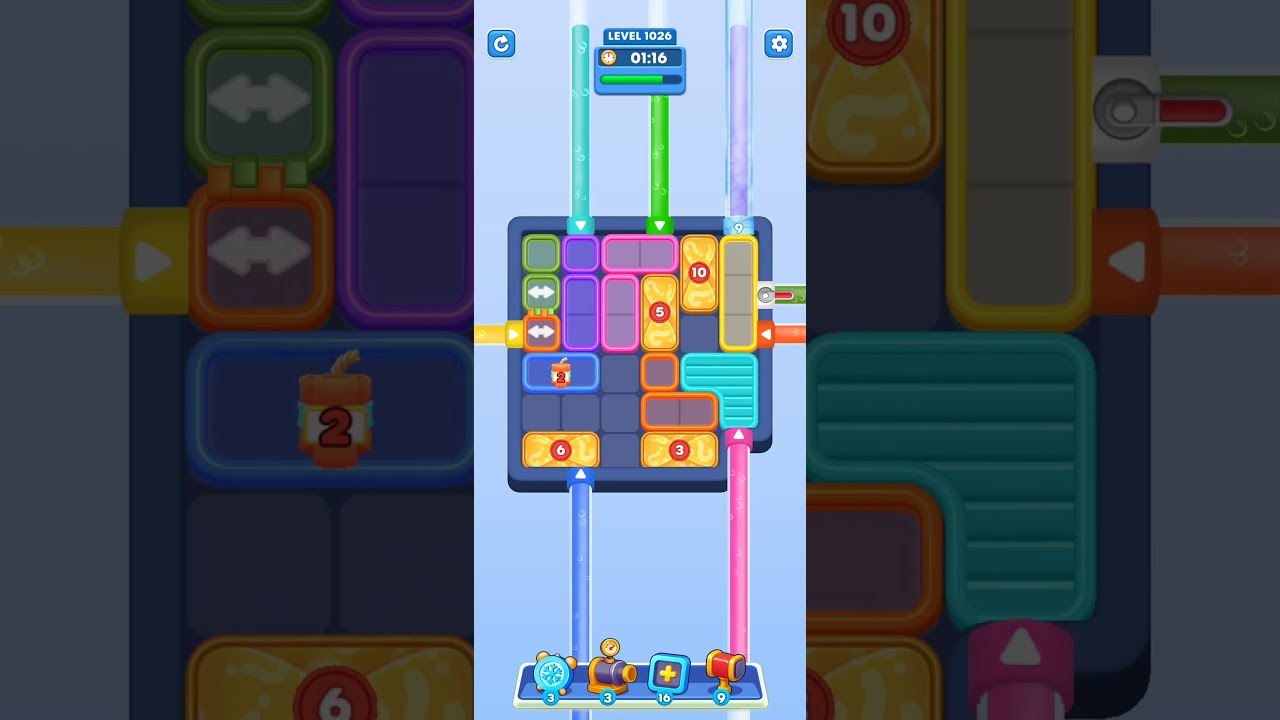1280x720 pixels.
Task: Click the restart level icon
Action: [501, 44]
